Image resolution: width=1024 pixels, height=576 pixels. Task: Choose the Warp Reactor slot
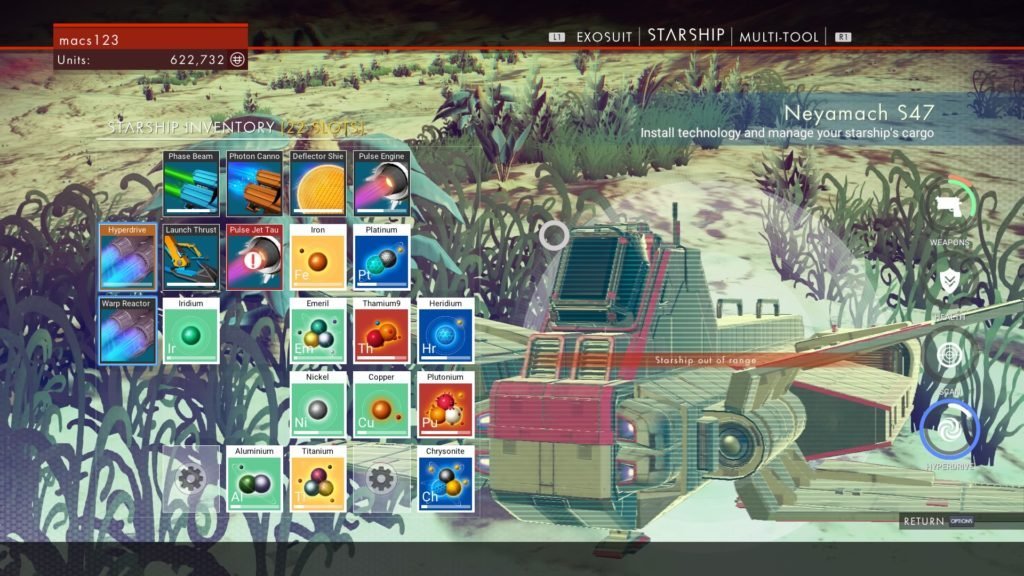[127, 330]
